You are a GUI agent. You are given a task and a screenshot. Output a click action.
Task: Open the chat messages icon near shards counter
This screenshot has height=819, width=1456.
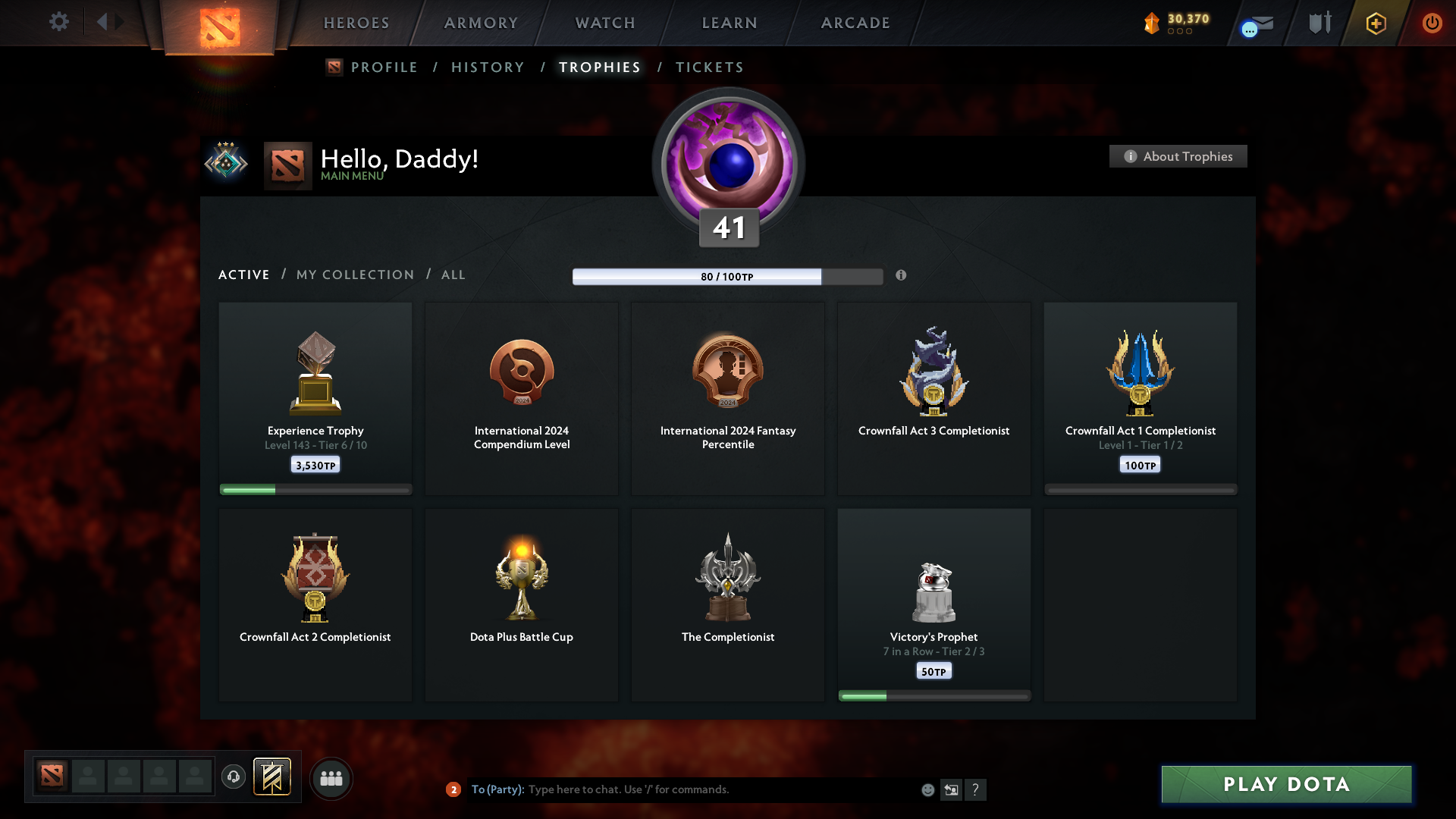point(1248,29)
